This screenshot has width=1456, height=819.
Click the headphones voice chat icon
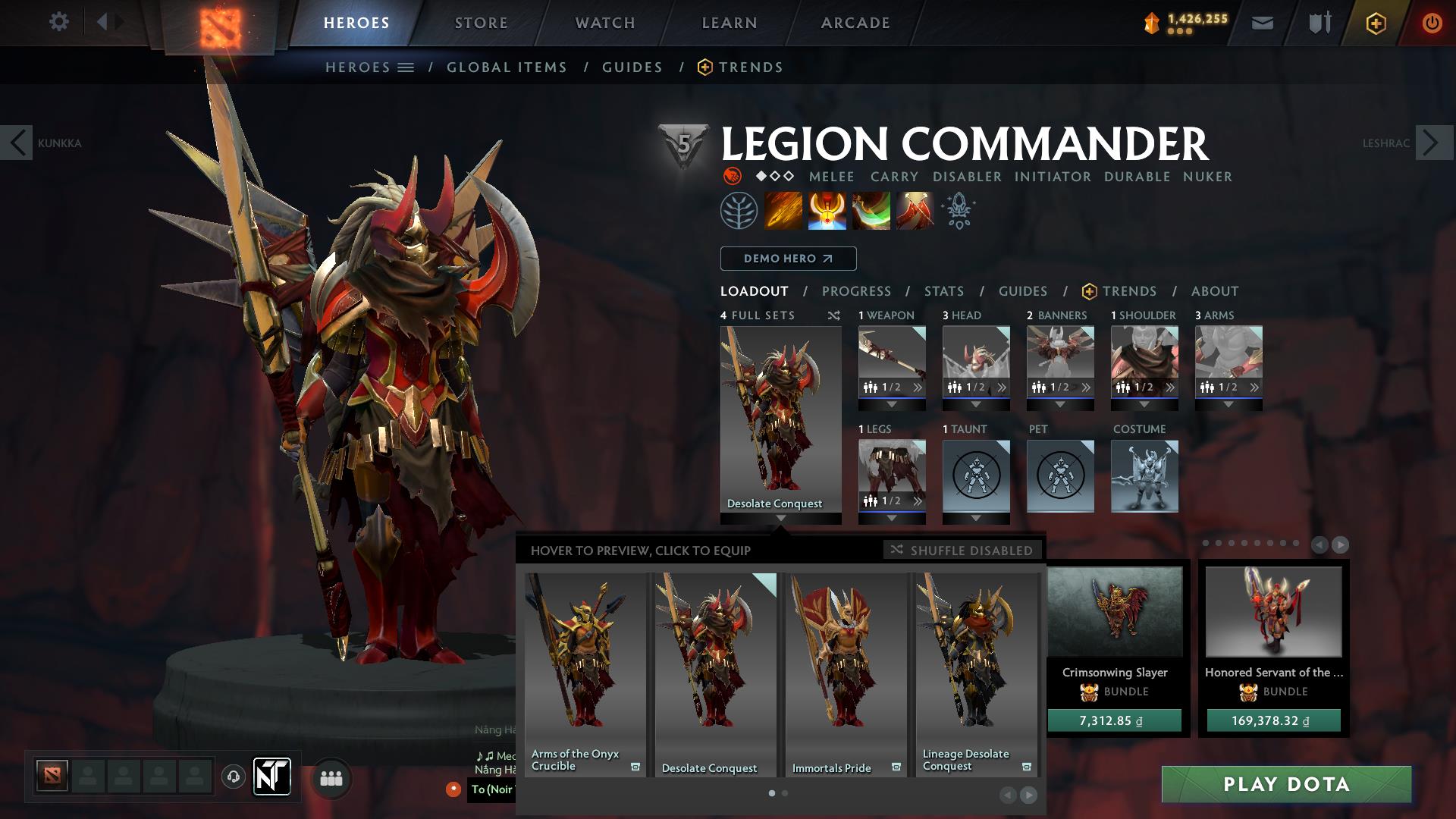[233, 776]
